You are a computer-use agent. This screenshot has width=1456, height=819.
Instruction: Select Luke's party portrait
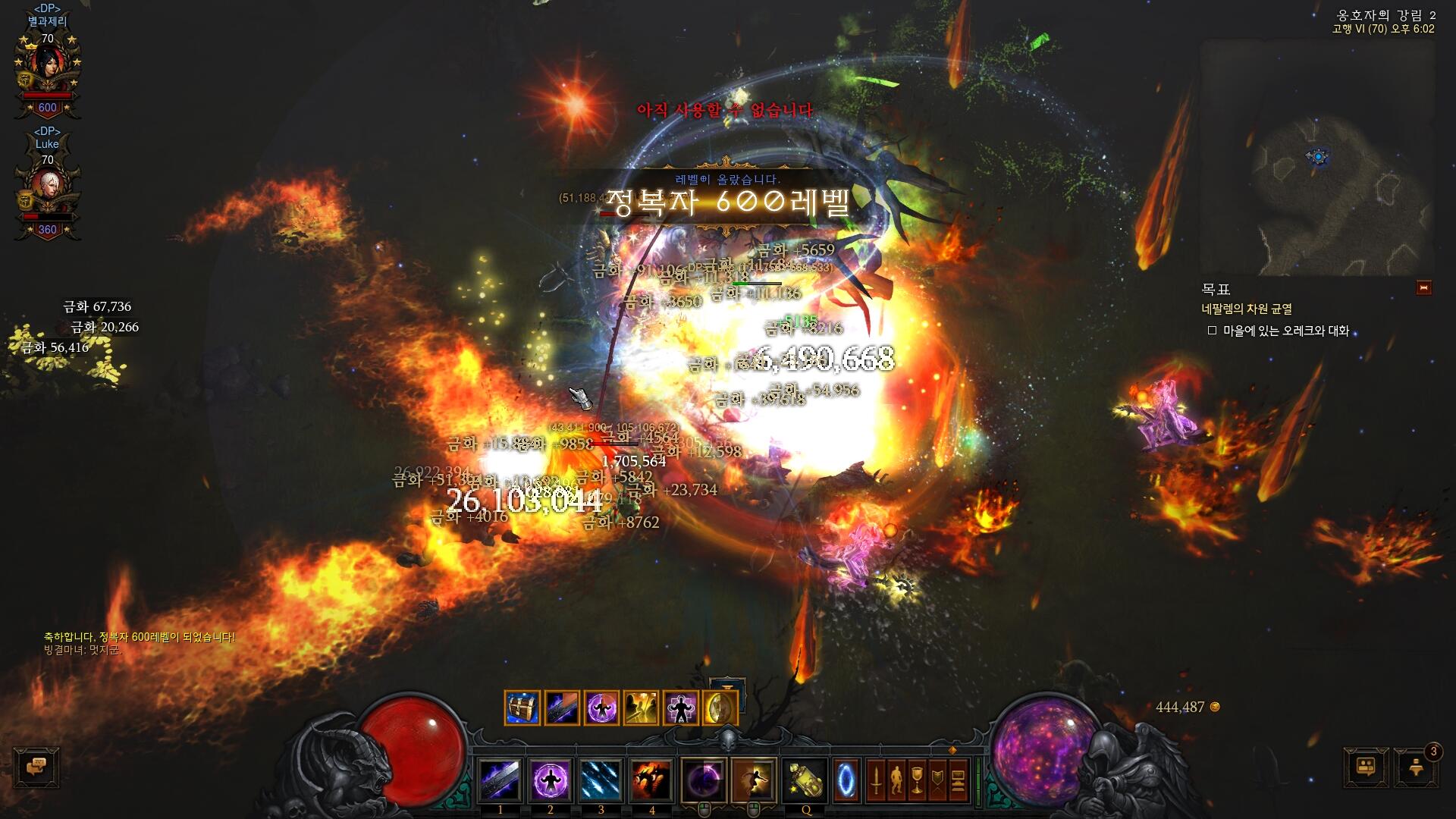[47, 190]
